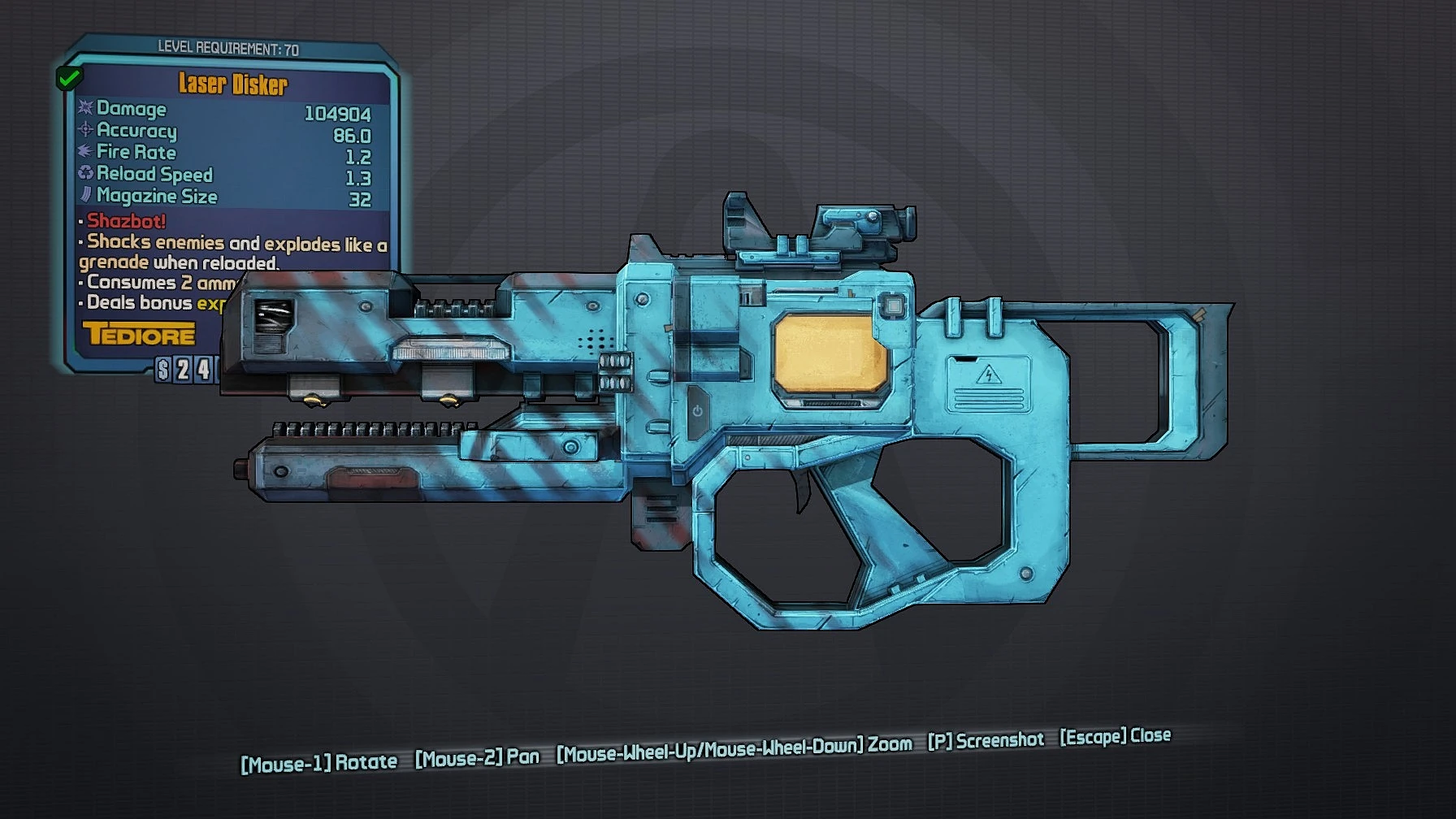Click the red Shazbot! flavor text

pyautogui.click(x=123, y=222)
